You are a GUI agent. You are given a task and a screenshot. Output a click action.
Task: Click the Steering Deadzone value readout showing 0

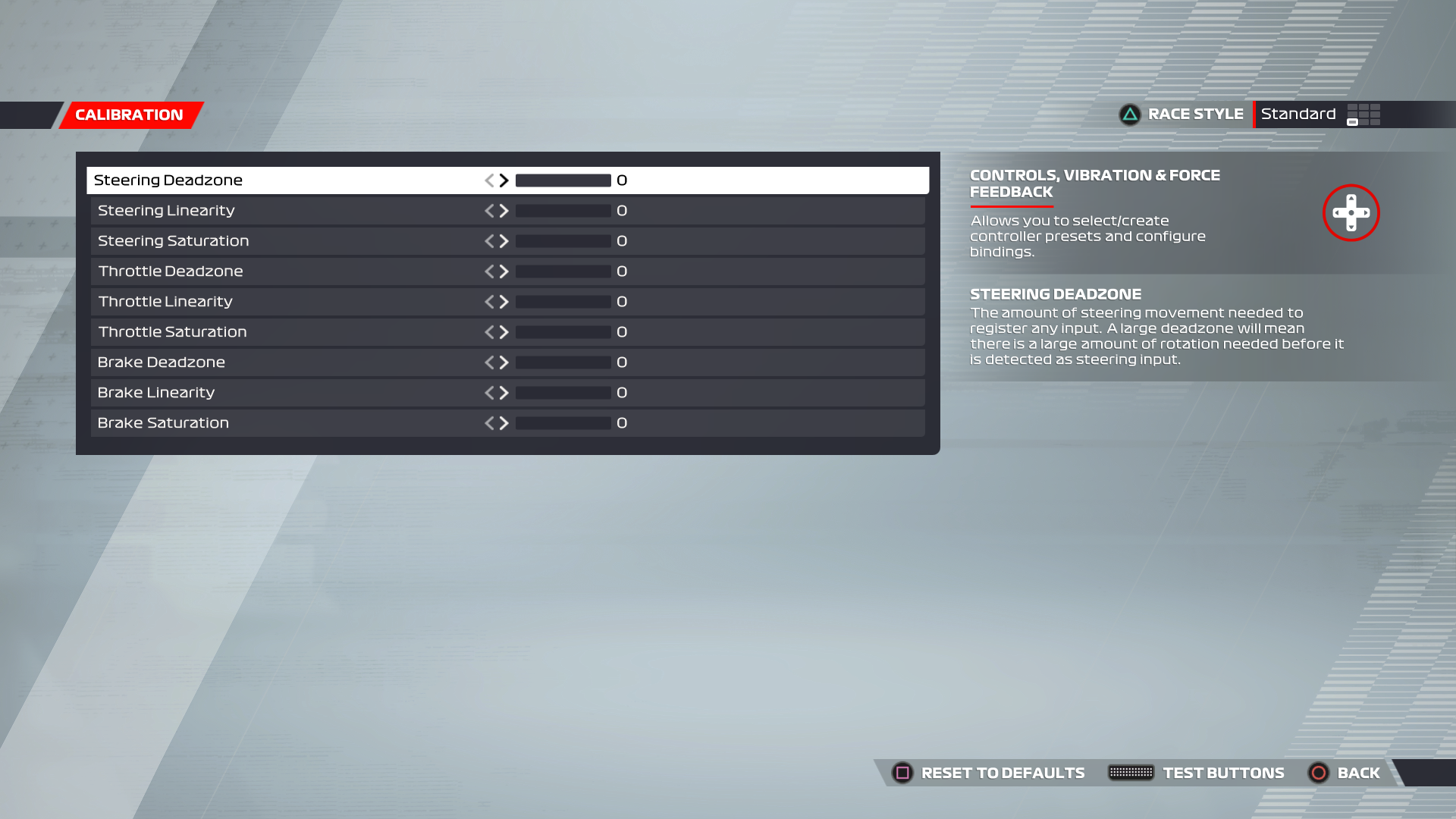(x=620, y=180)
